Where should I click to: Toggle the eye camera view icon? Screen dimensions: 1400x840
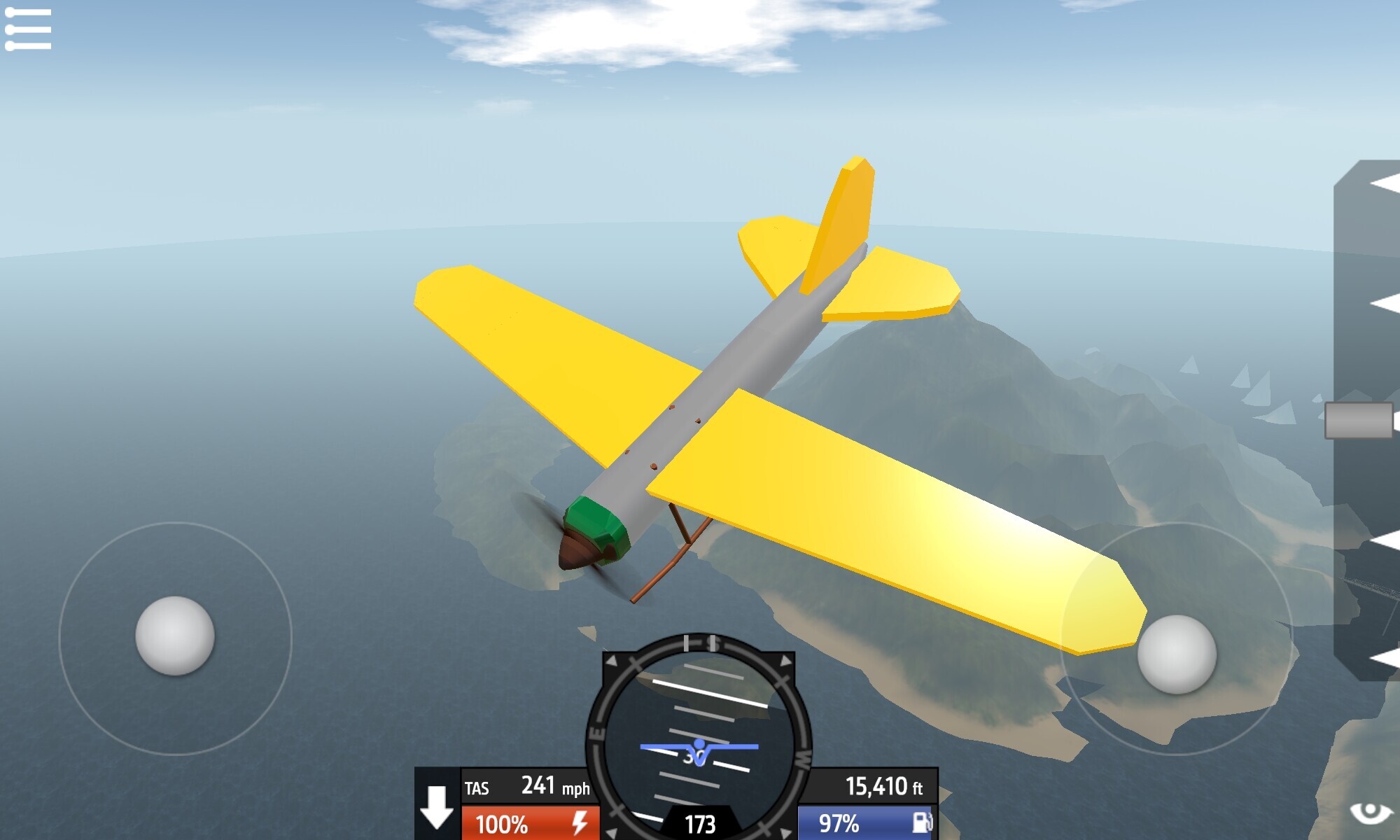tap(1370, 813)
